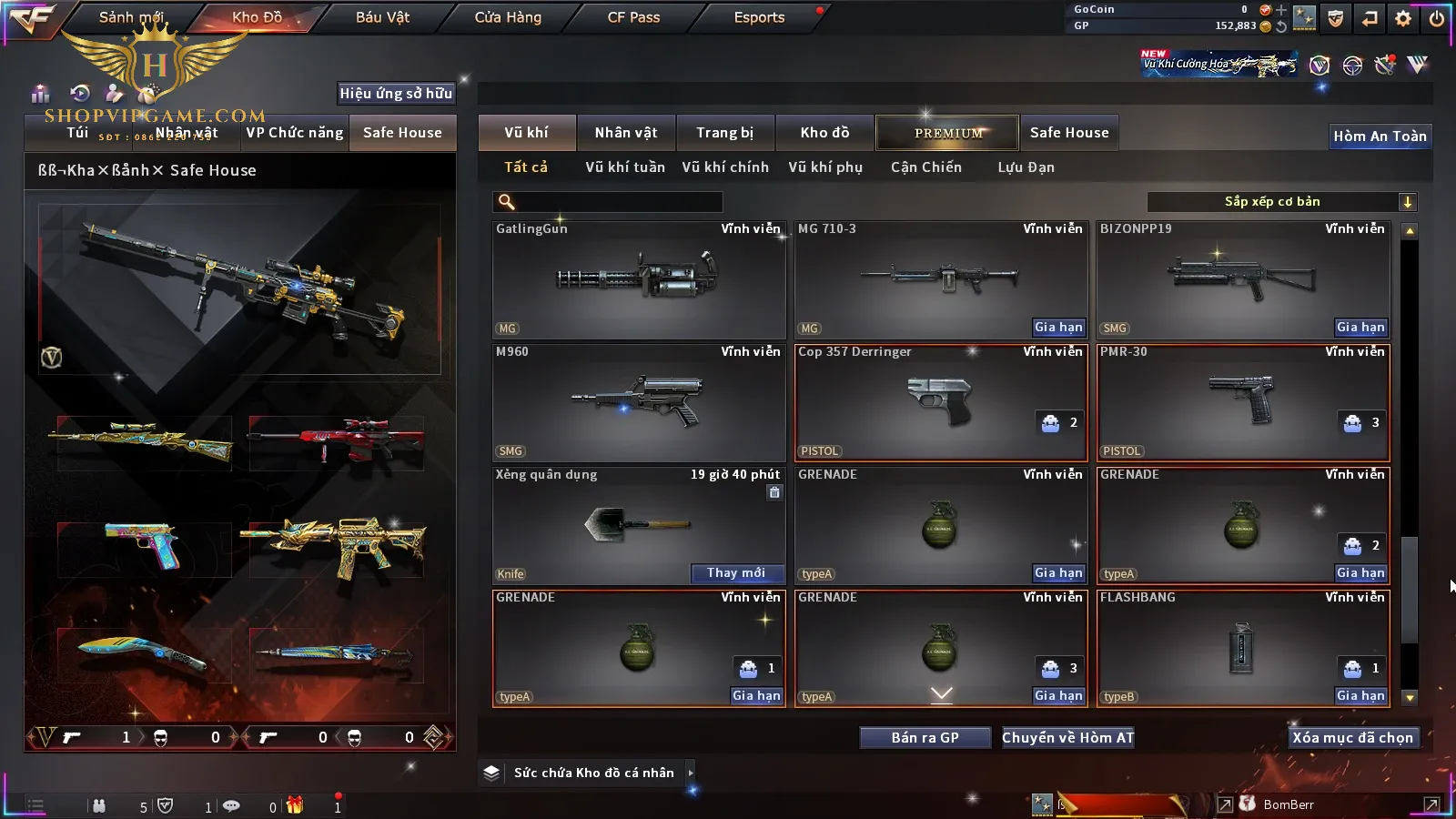The height and width of the screenshot is (819, 1456).
Task: Select the PREMIUM tab
Action: 948,133
